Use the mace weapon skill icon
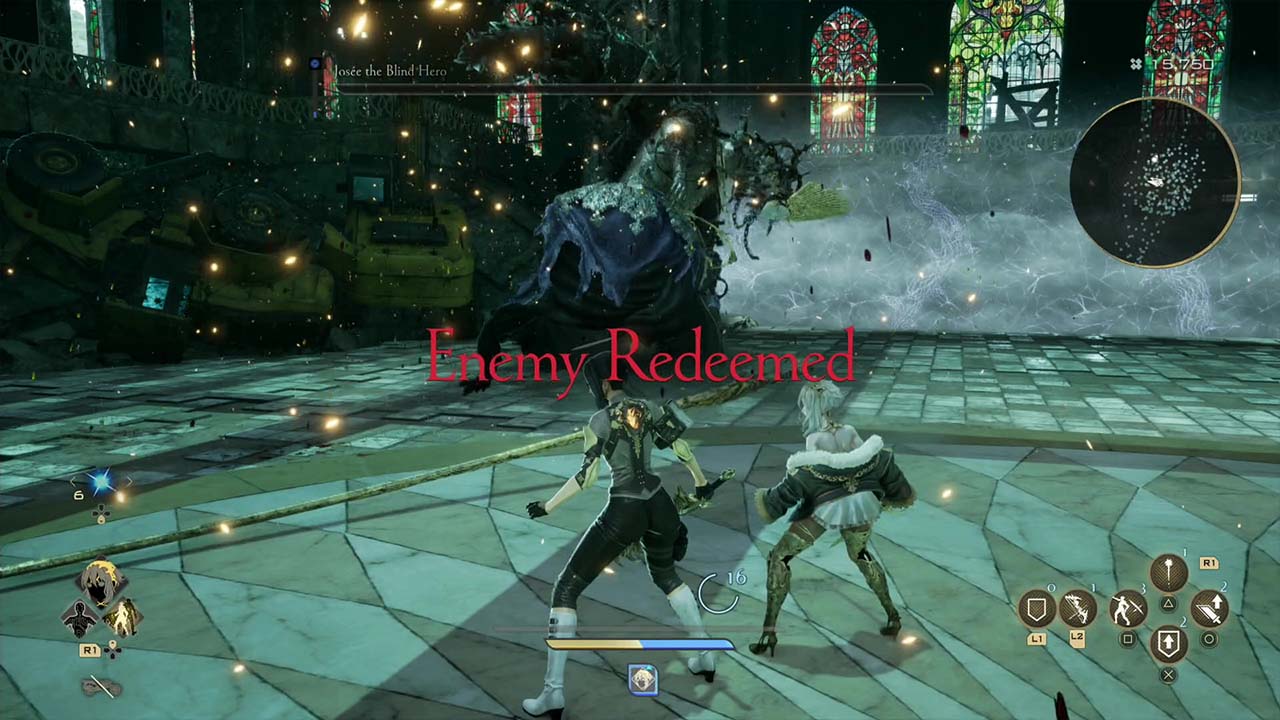 point(1168,573)
